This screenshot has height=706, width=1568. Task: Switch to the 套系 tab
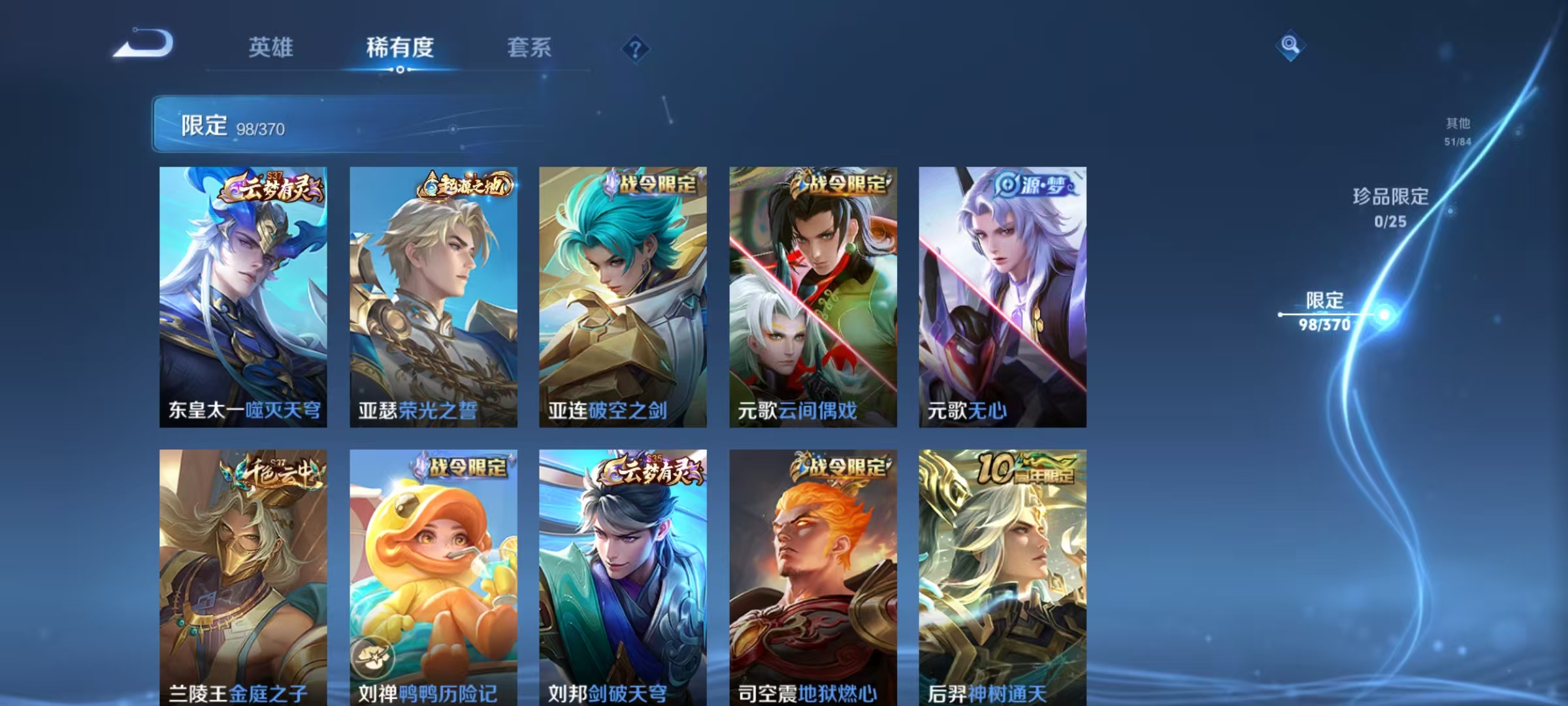530,47
